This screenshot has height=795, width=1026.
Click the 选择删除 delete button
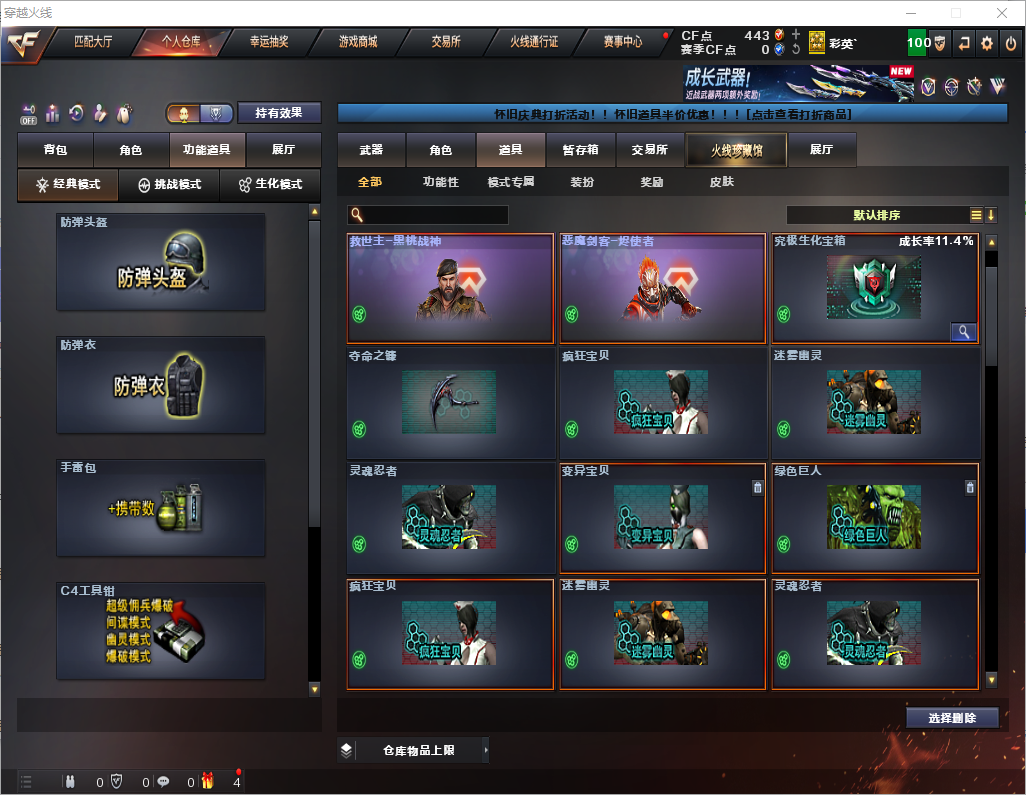[x=952, y=718]
